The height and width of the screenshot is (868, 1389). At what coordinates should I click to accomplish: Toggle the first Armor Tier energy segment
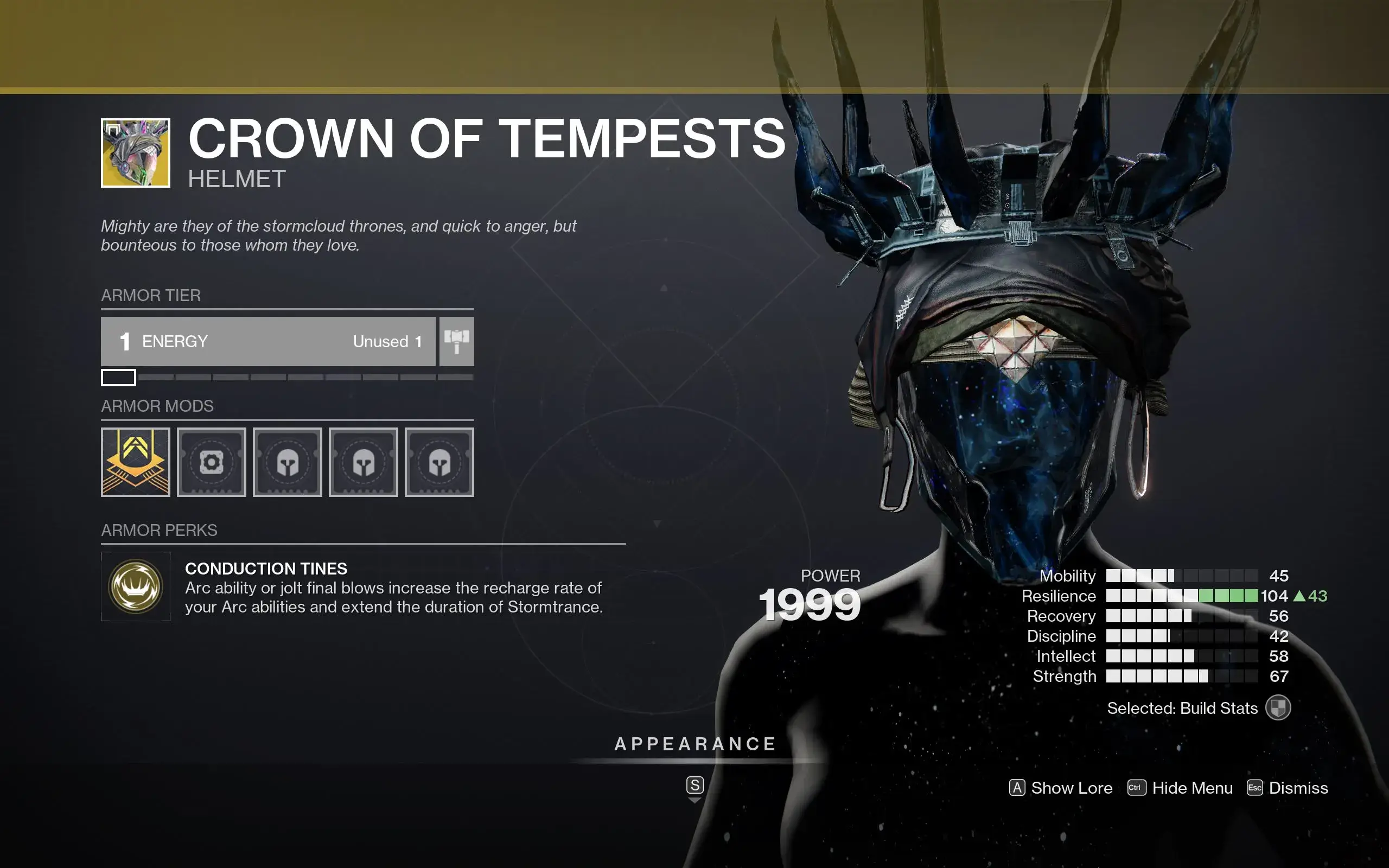[x=118, y=378]
